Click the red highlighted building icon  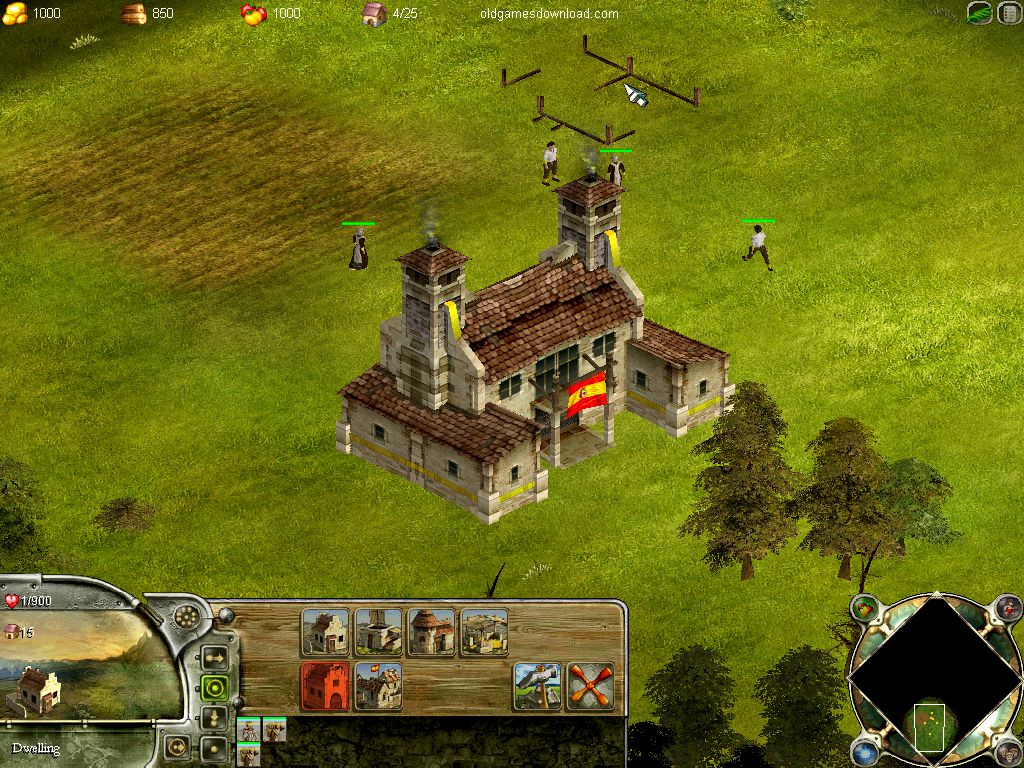(x=326, y=686)
